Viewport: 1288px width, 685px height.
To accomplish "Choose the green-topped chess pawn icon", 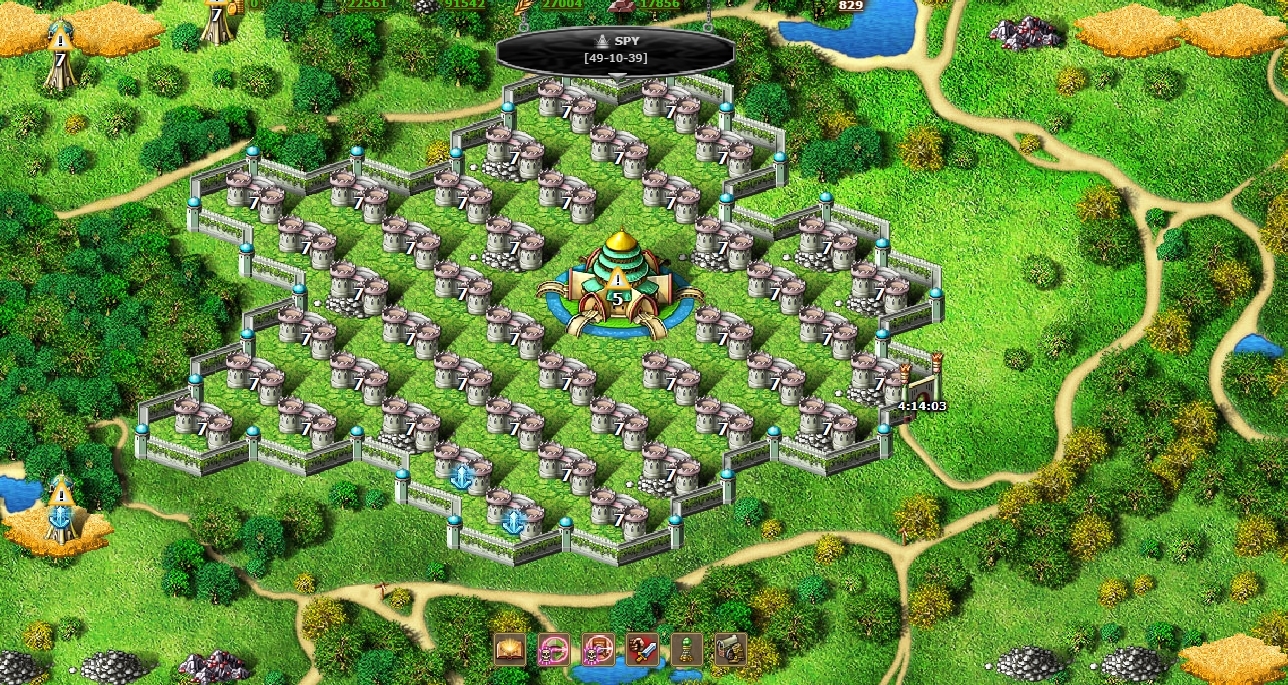I will pos(687,650).
